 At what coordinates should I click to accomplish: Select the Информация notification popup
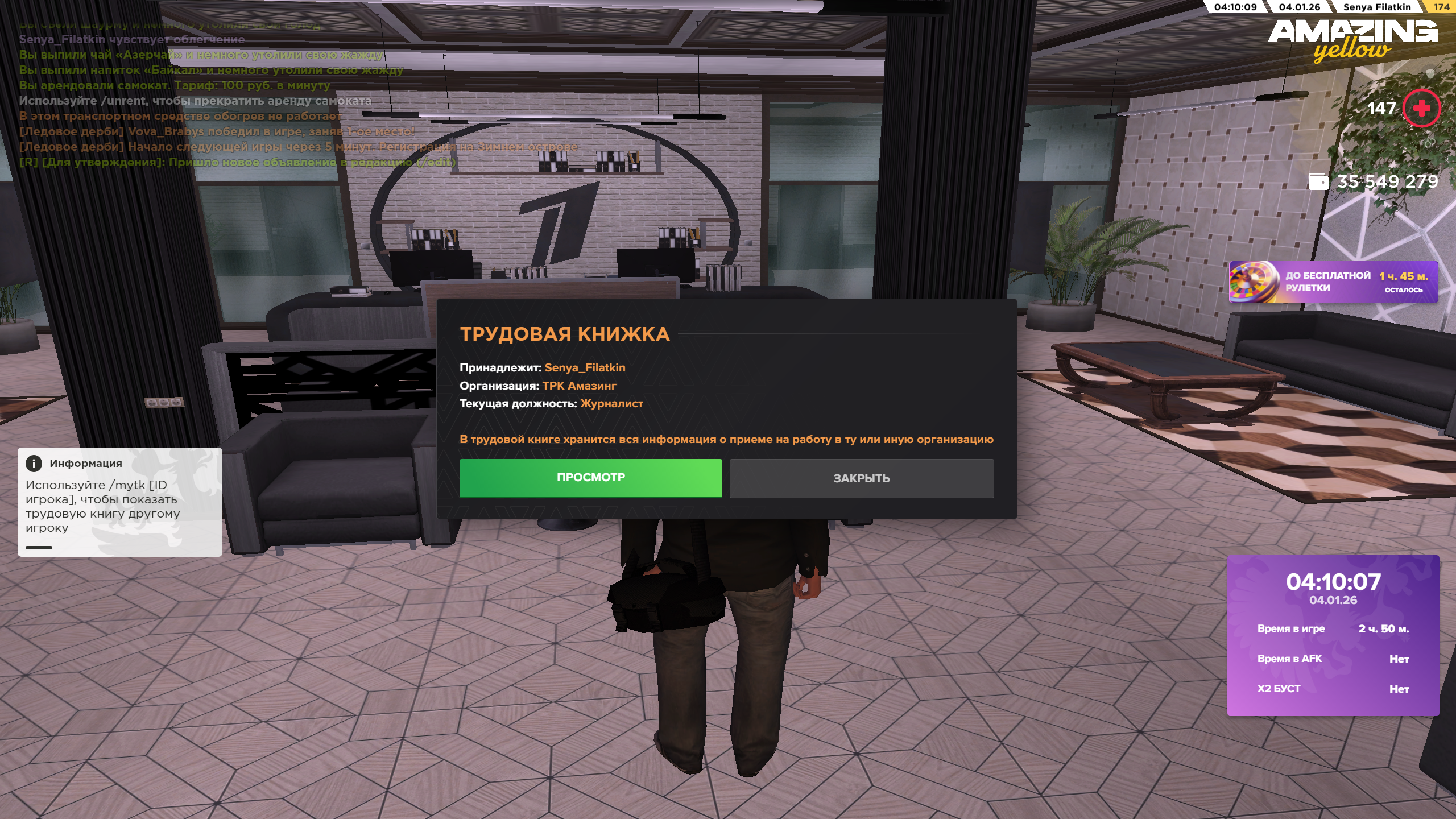(x=119, y=502)
